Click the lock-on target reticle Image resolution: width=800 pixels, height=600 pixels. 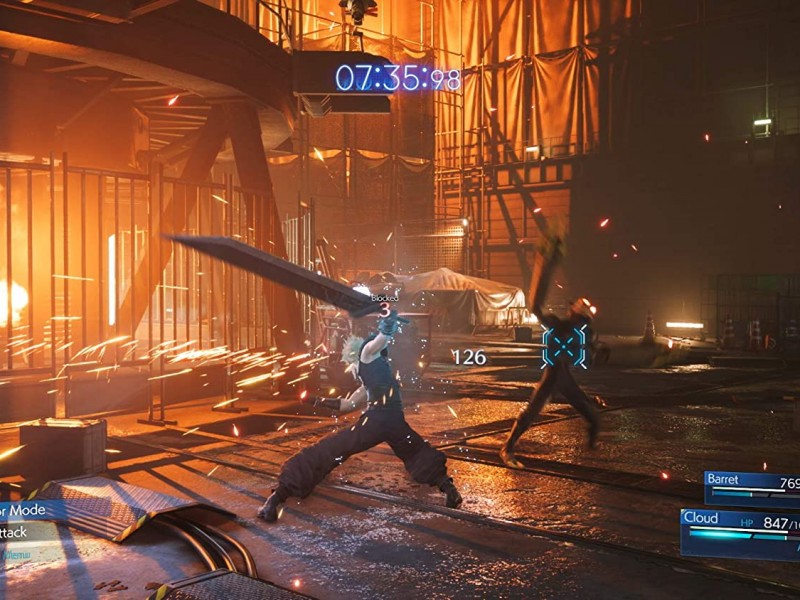click(x=564, y=346)
